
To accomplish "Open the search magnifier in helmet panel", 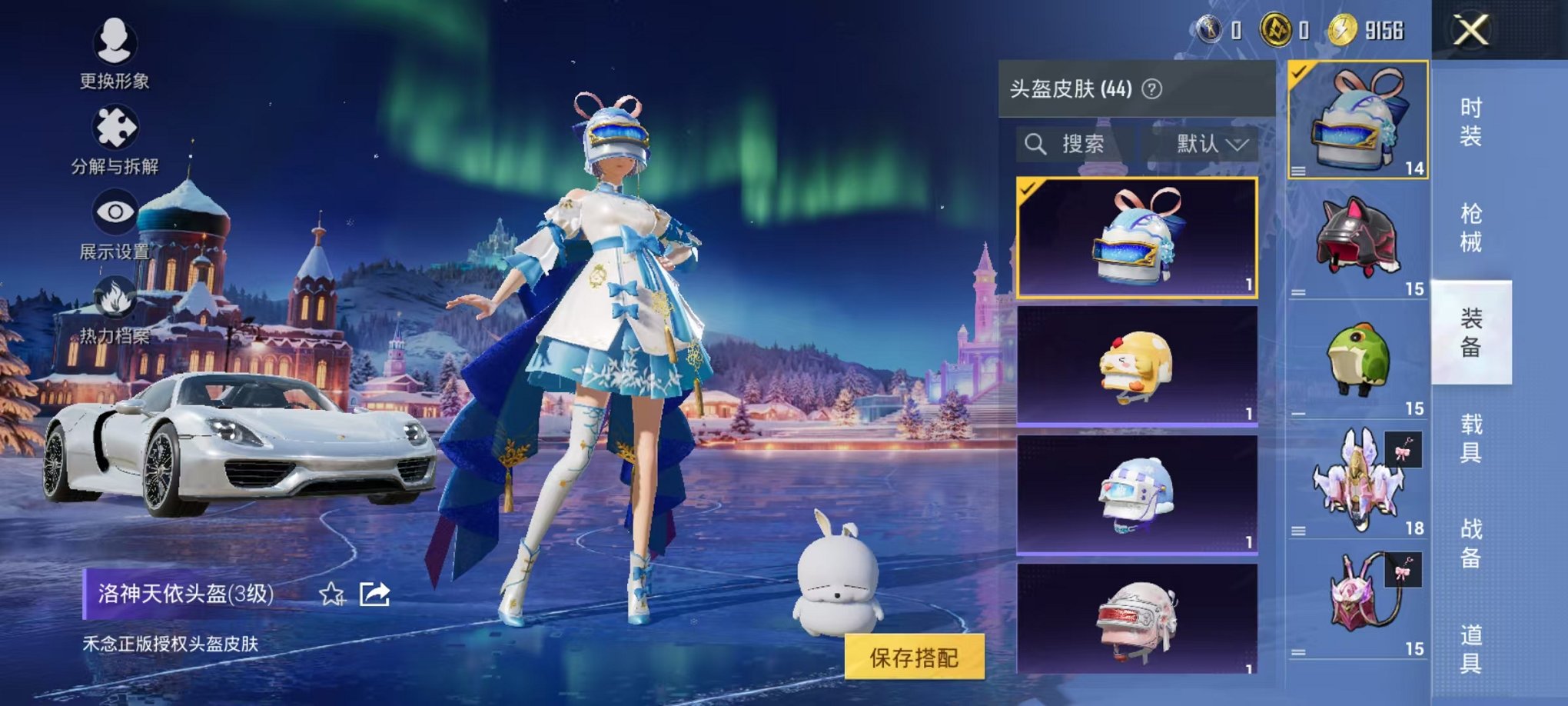I will 1037,144.
